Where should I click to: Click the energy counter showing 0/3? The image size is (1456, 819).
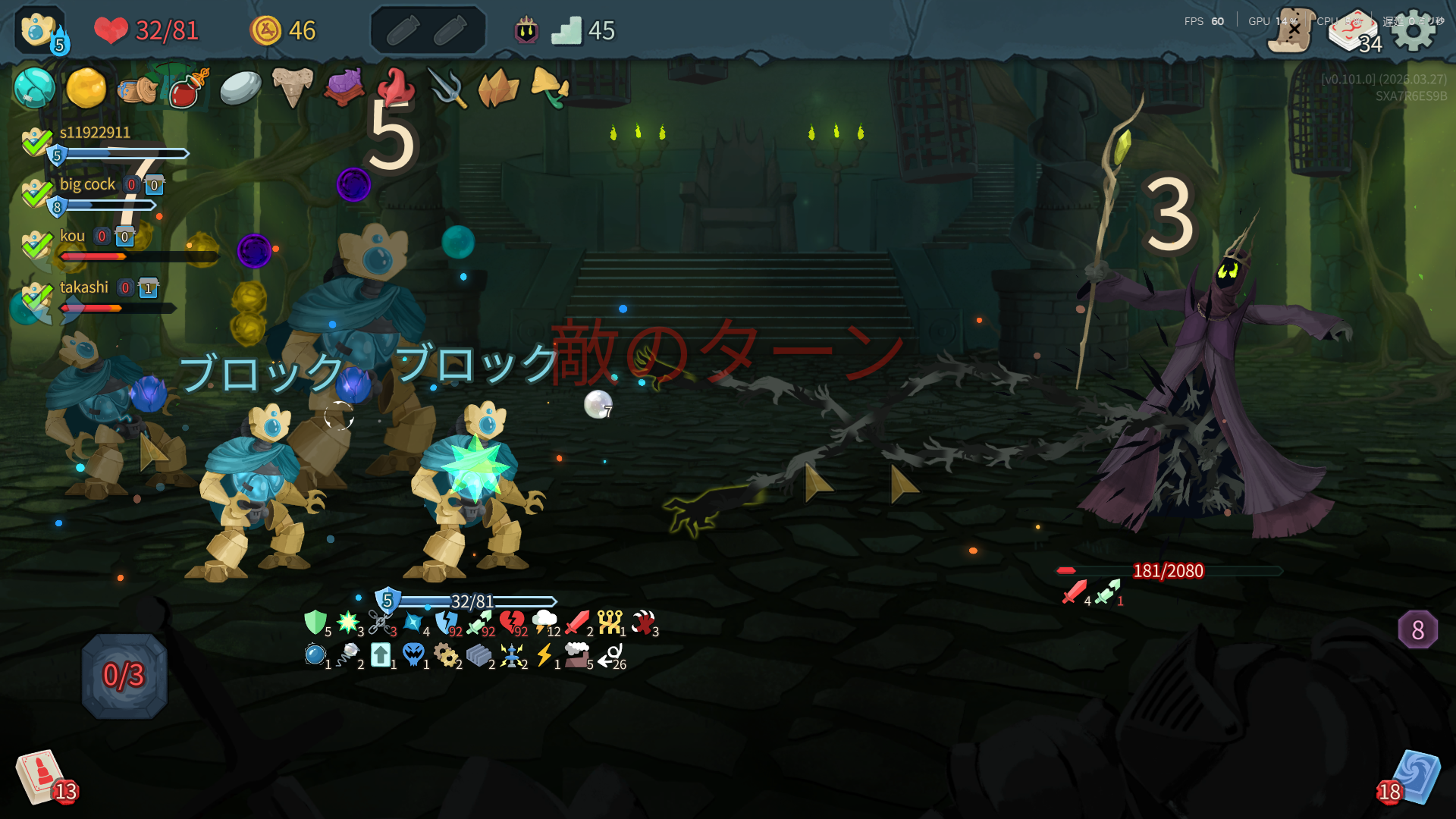[124, 675]
